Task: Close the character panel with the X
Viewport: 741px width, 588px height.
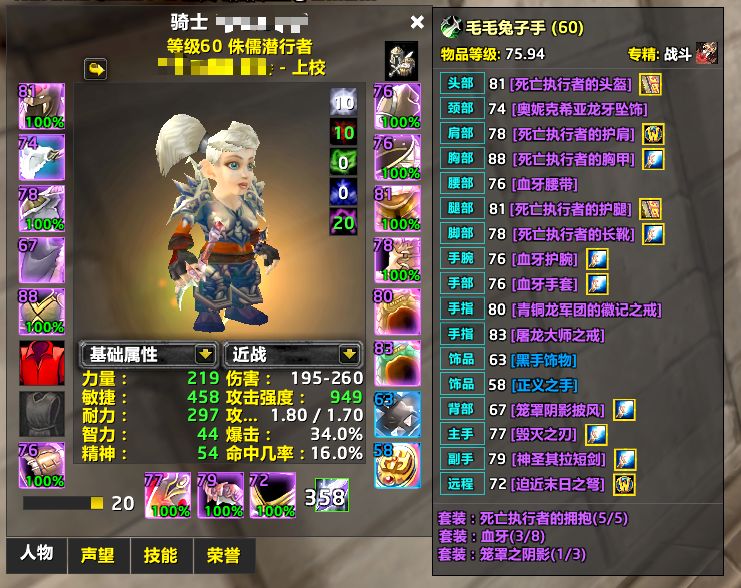Action: point(417,22)
